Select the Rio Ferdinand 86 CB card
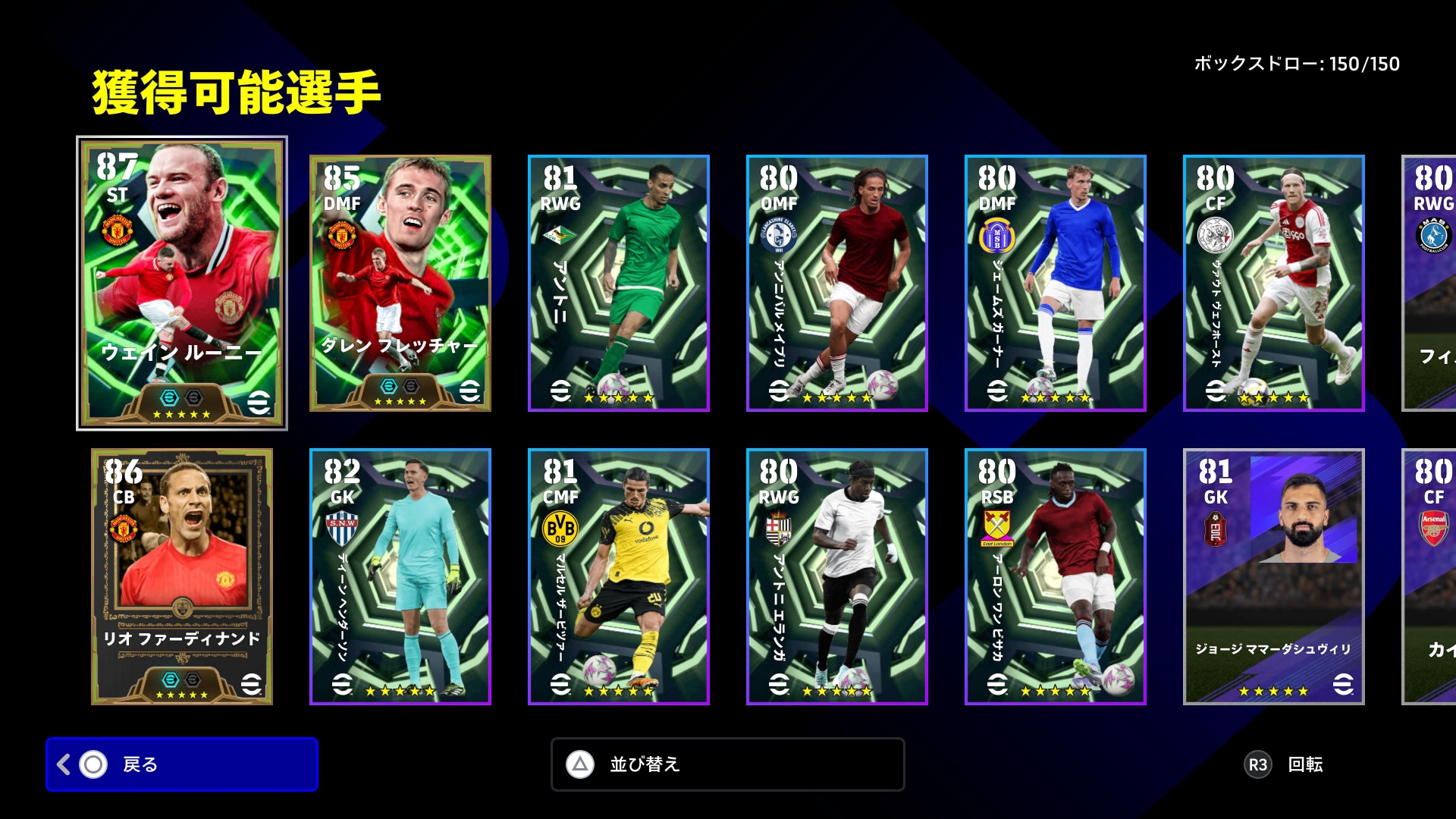 pyautogui.click(x=182, y=576)
